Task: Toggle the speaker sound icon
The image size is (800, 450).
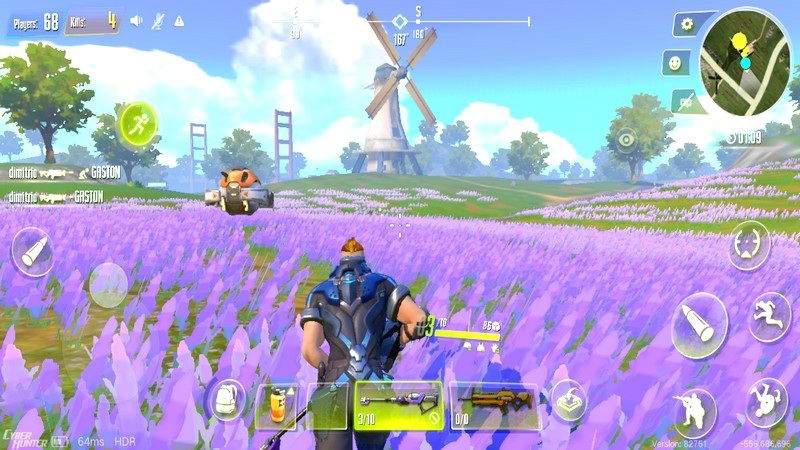Action: 137,20
